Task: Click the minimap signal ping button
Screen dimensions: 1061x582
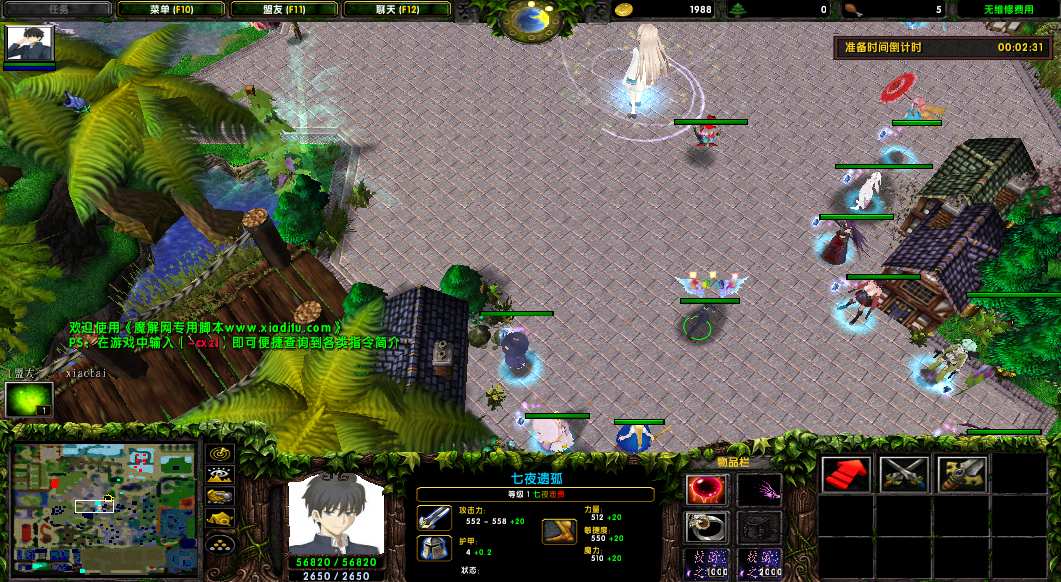Action: tap(220, 454)
